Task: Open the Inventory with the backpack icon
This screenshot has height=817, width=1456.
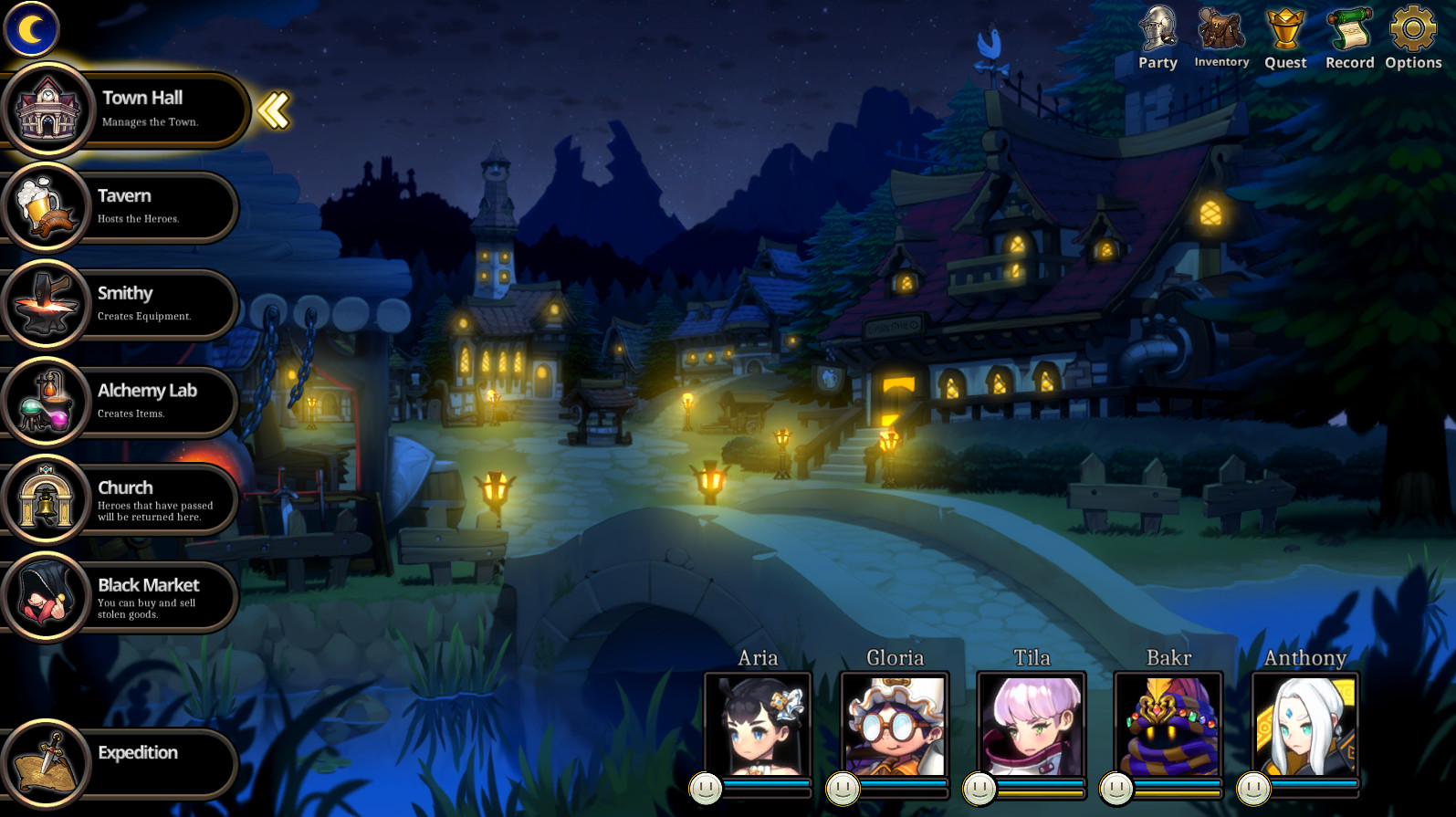Action: (x=1221, y=35)
